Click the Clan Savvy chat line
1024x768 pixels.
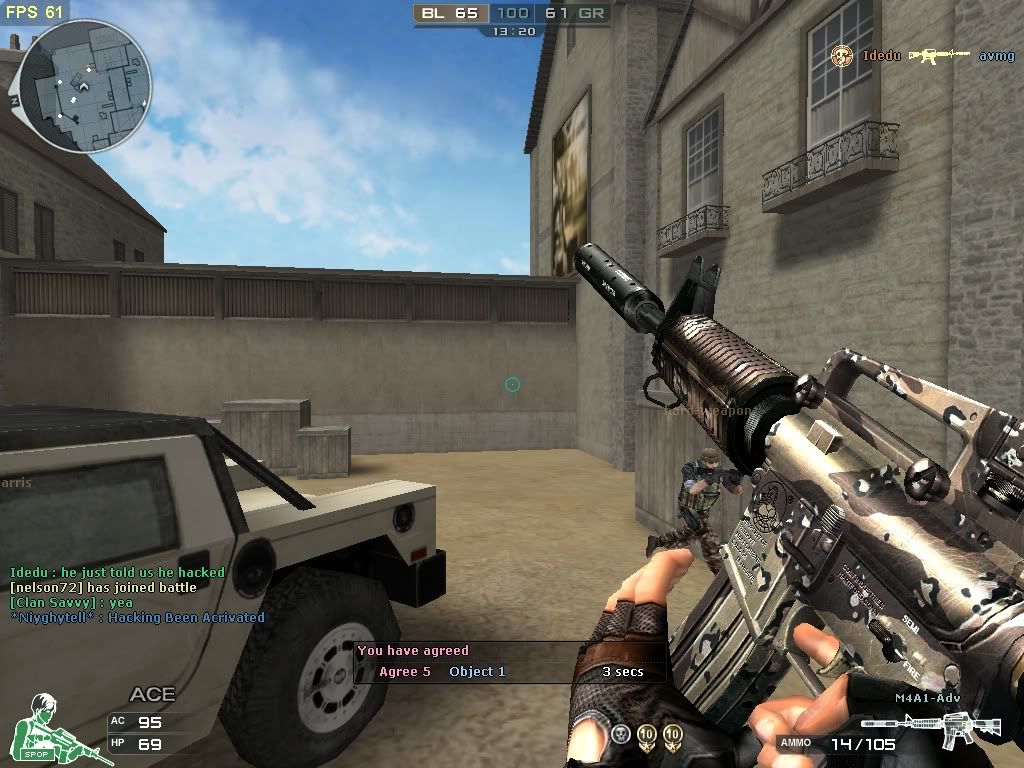click(x=70, y=603)
